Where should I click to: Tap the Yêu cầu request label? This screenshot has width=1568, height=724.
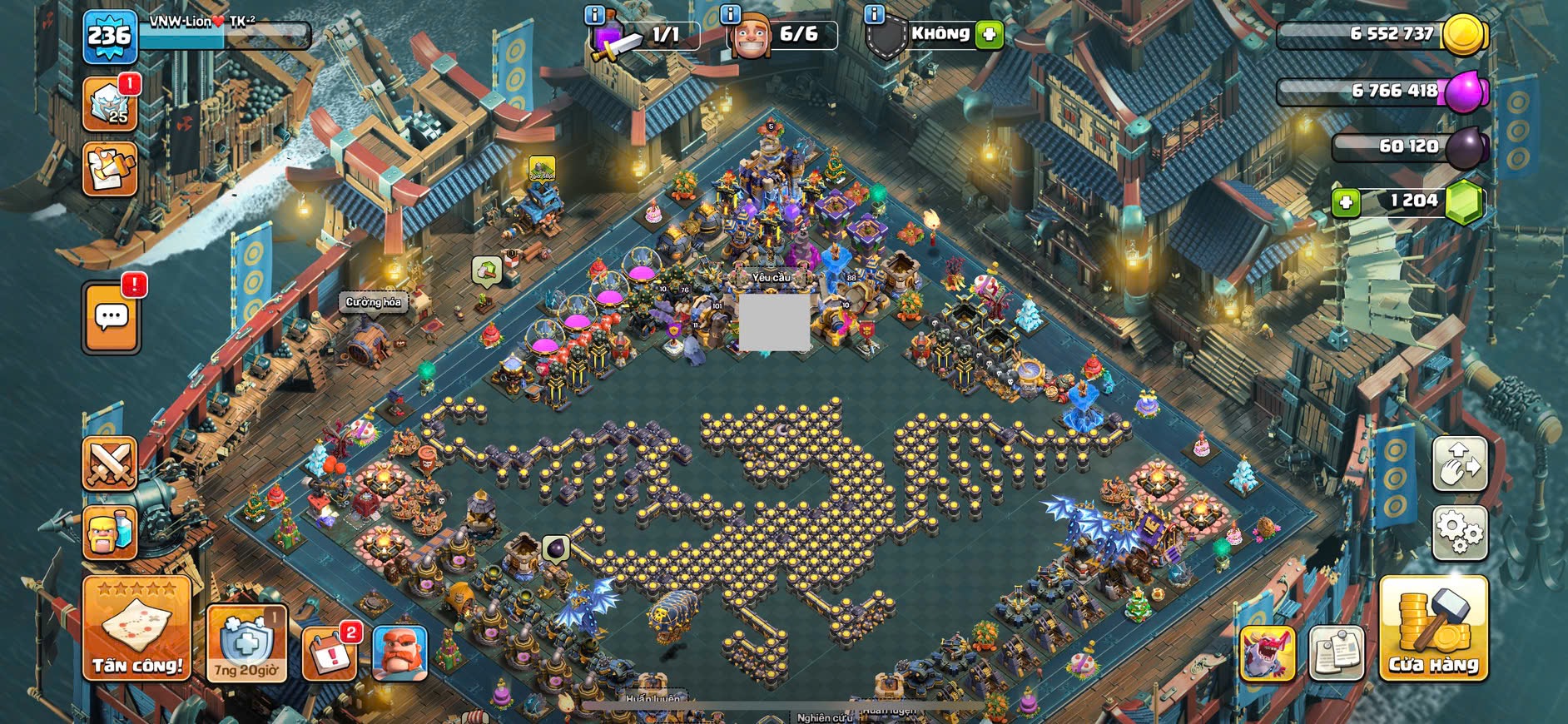[772, 277]
